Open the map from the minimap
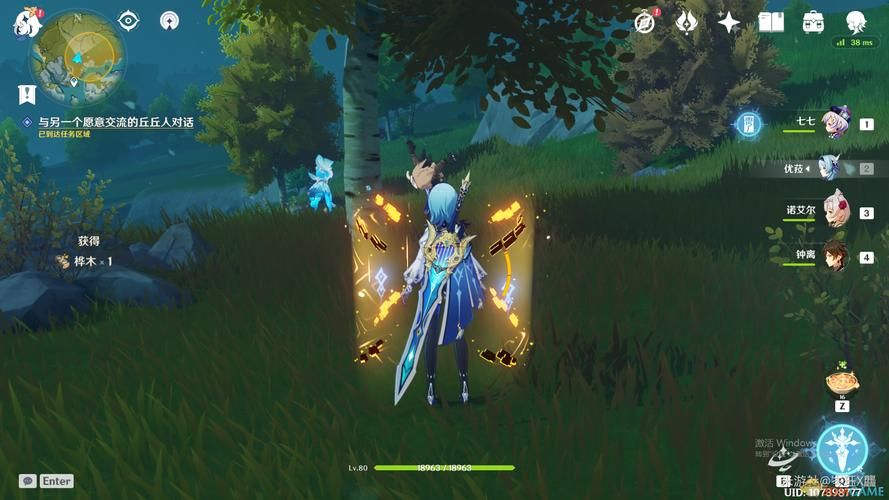Image resolution: width=889 pixels, height=500 pixels. click(x=77, y=56)
